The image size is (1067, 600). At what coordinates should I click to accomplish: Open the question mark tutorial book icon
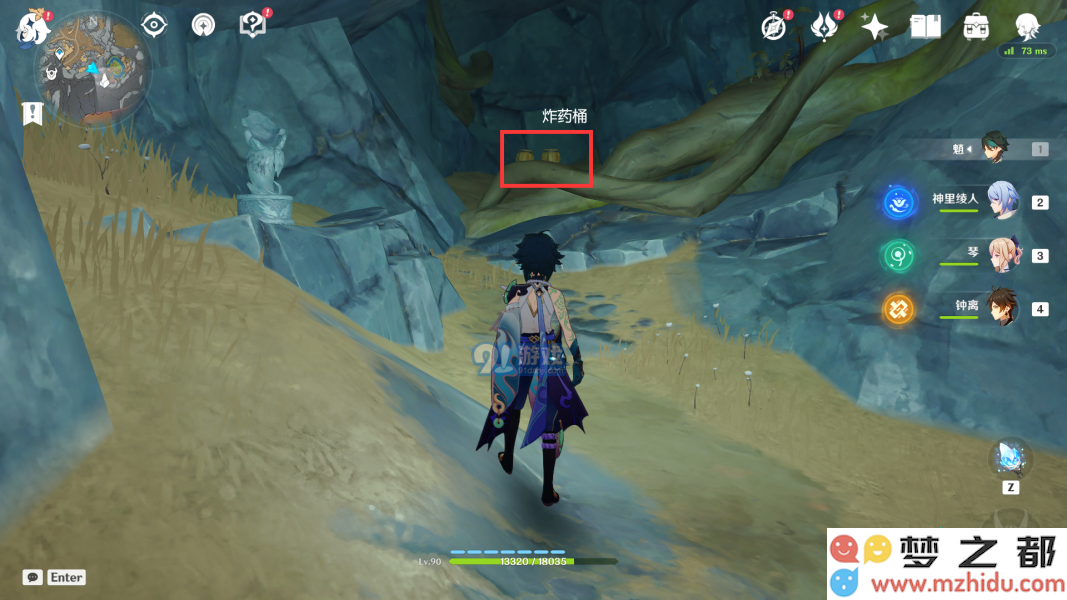[253, 25]
